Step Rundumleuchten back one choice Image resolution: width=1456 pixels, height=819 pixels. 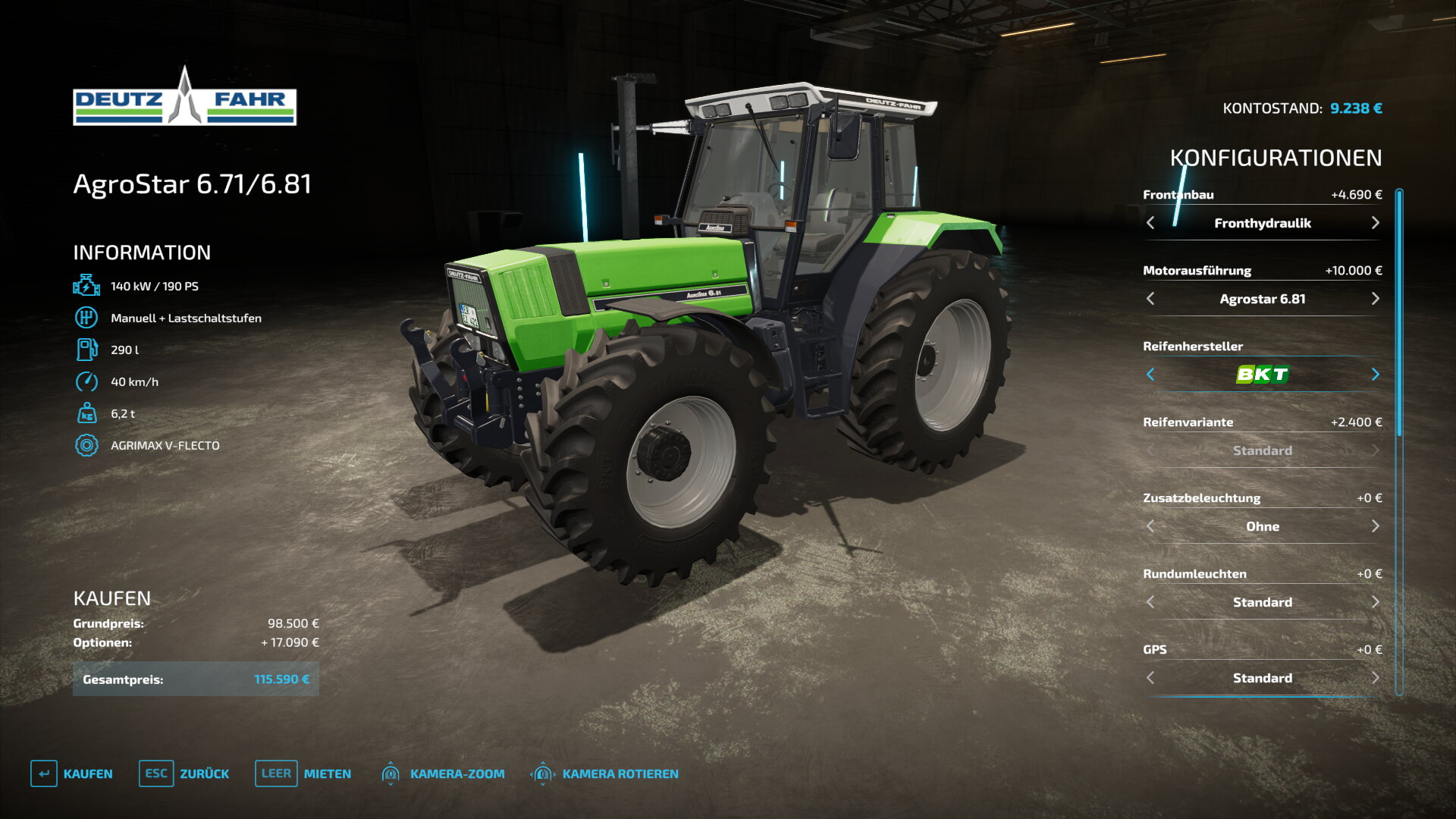pyautogui.click(x=1150, y=602)
